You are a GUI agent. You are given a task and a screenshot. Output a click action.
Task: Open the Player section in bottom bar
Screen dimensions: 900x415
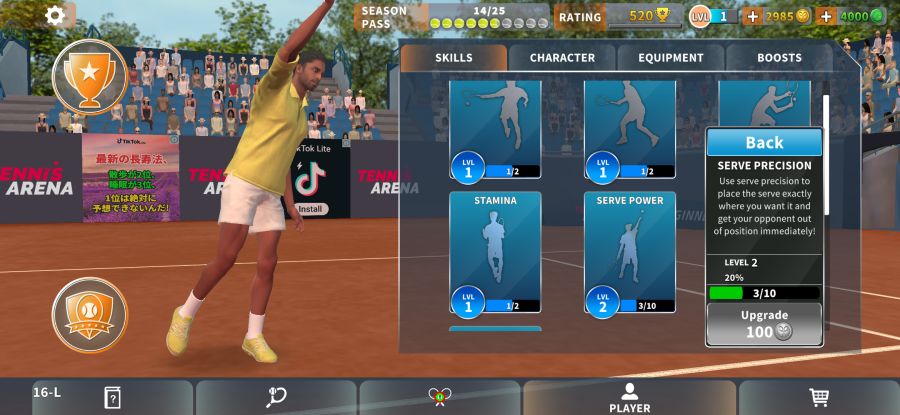click(629, 397)
